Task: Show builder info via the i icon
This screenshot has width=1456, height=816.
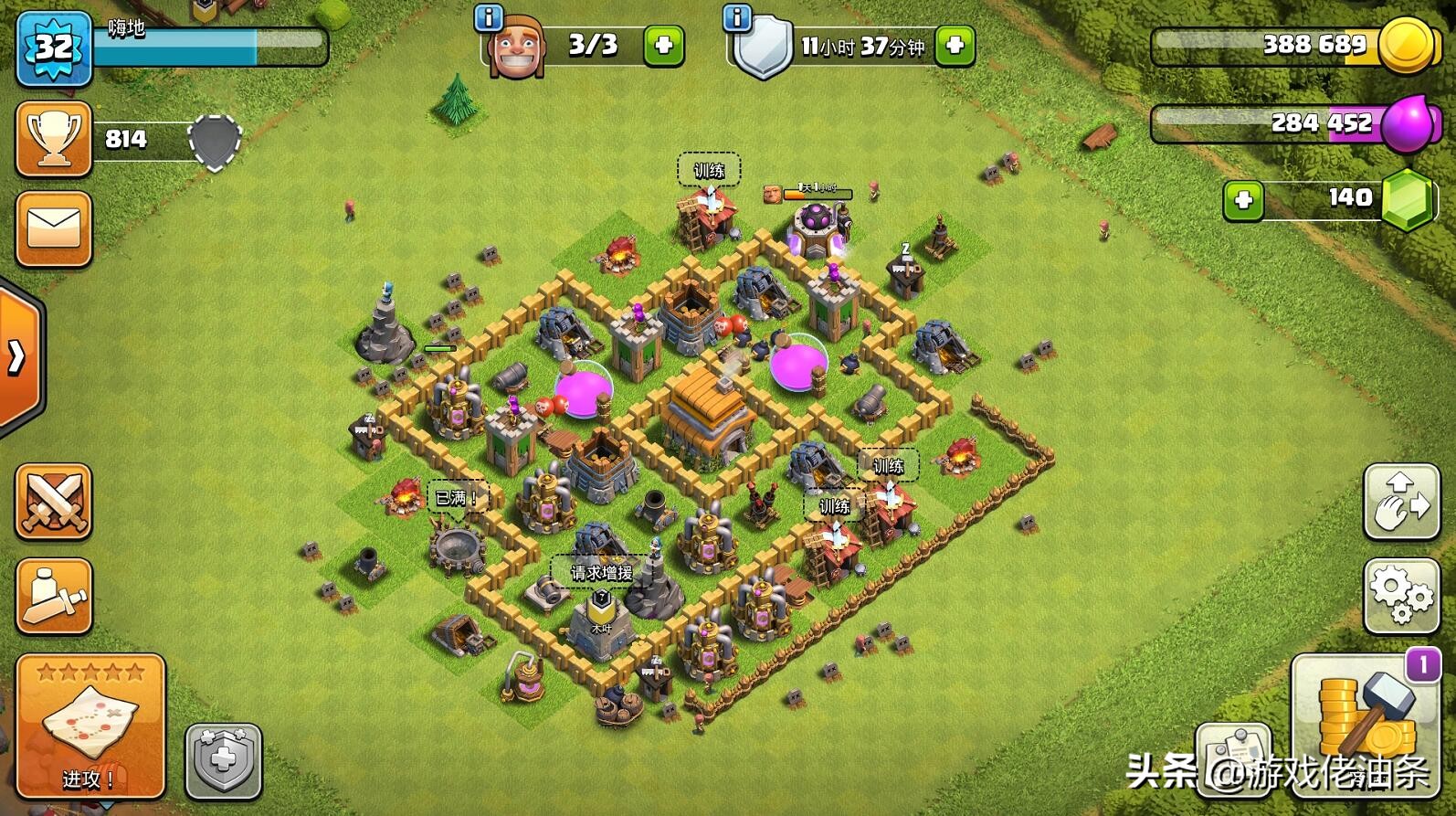Action: pos(489,16)
